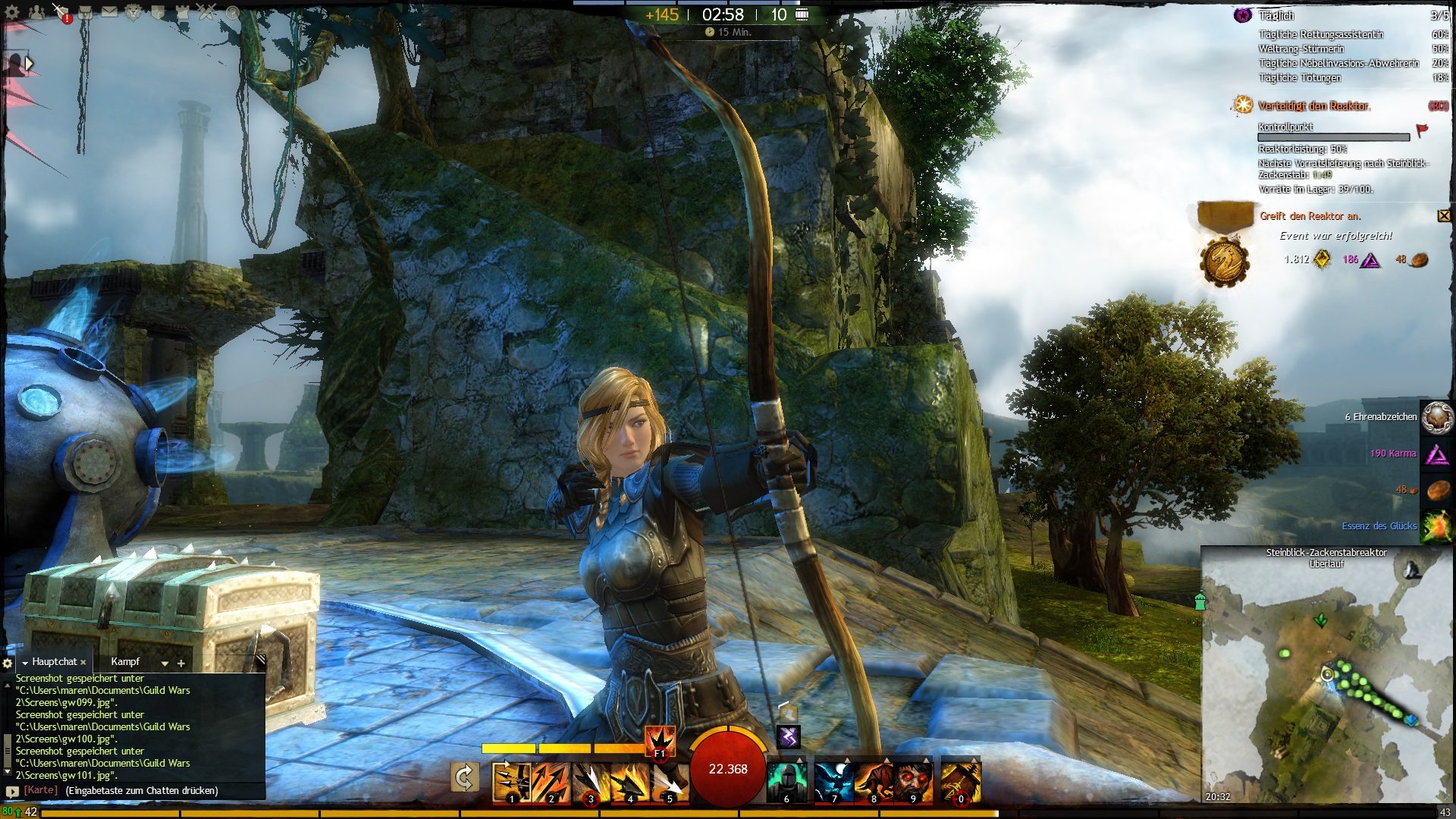This screenshot has height=819, width=1456.
Task: Activate the F1 burst skill
Action: pyautogui.click(x=659, y=740)
